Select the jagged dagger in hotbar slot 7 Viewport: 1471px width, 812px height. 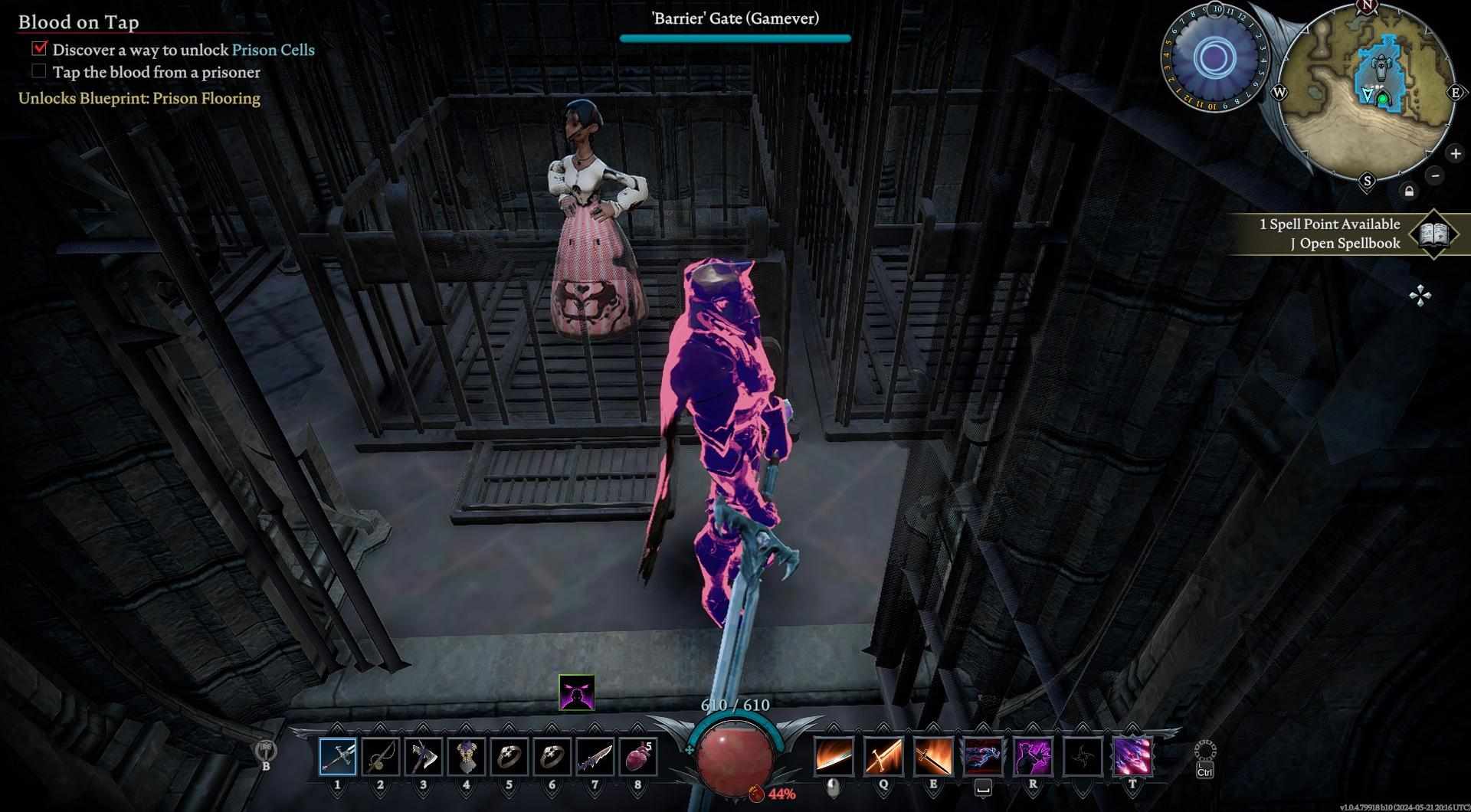click(x=595, y=756)
